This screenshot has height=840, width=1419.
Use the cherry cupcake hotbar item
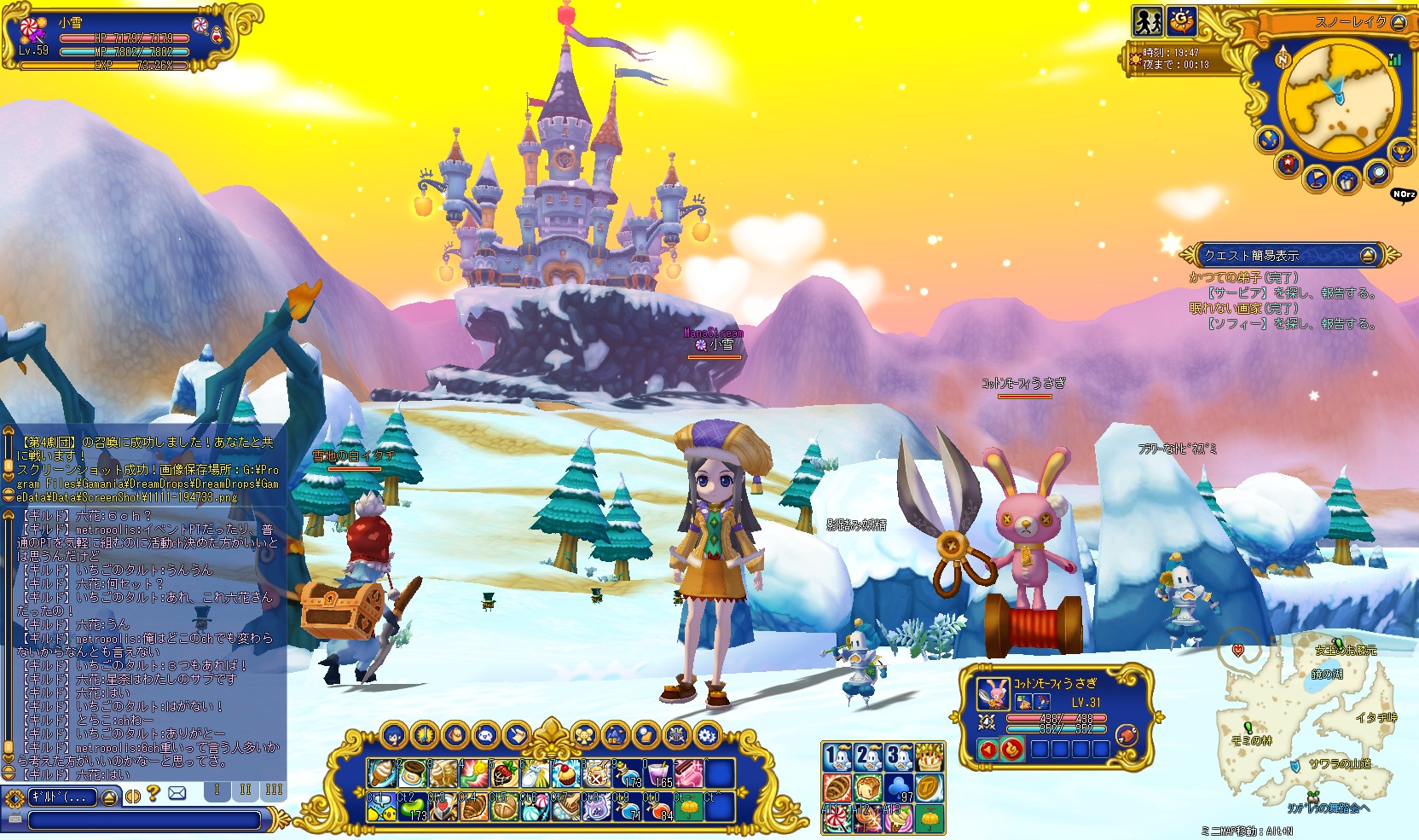point(565,774)
